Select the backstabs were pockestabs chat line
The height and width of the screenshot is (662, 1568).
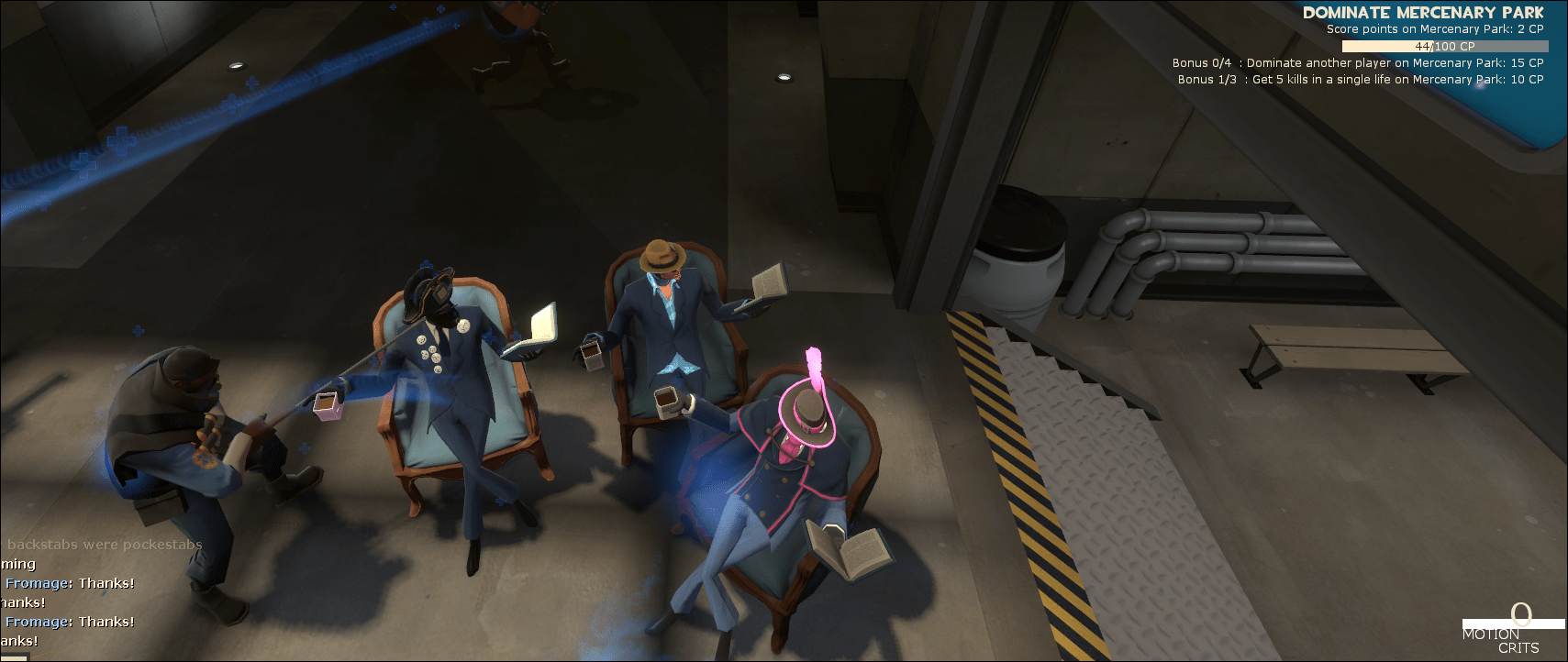click(x=101, y=544)
